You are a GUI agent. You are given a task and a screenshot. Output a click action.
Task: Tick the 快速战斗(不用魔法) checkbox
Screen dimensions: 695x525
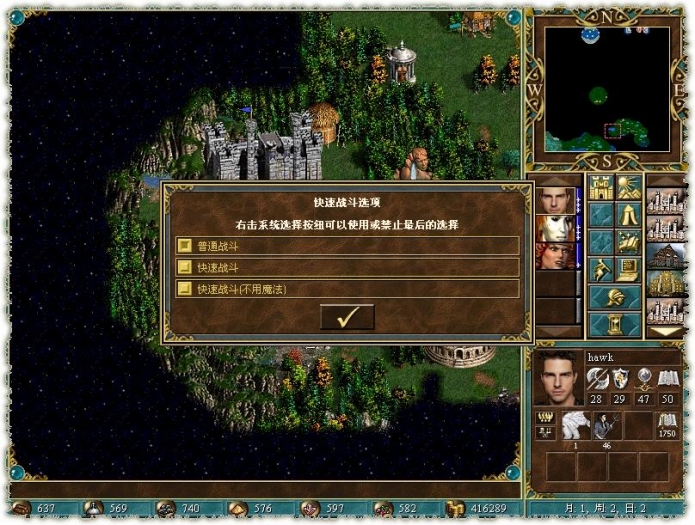pyautogui.click(x=184, y=289)
